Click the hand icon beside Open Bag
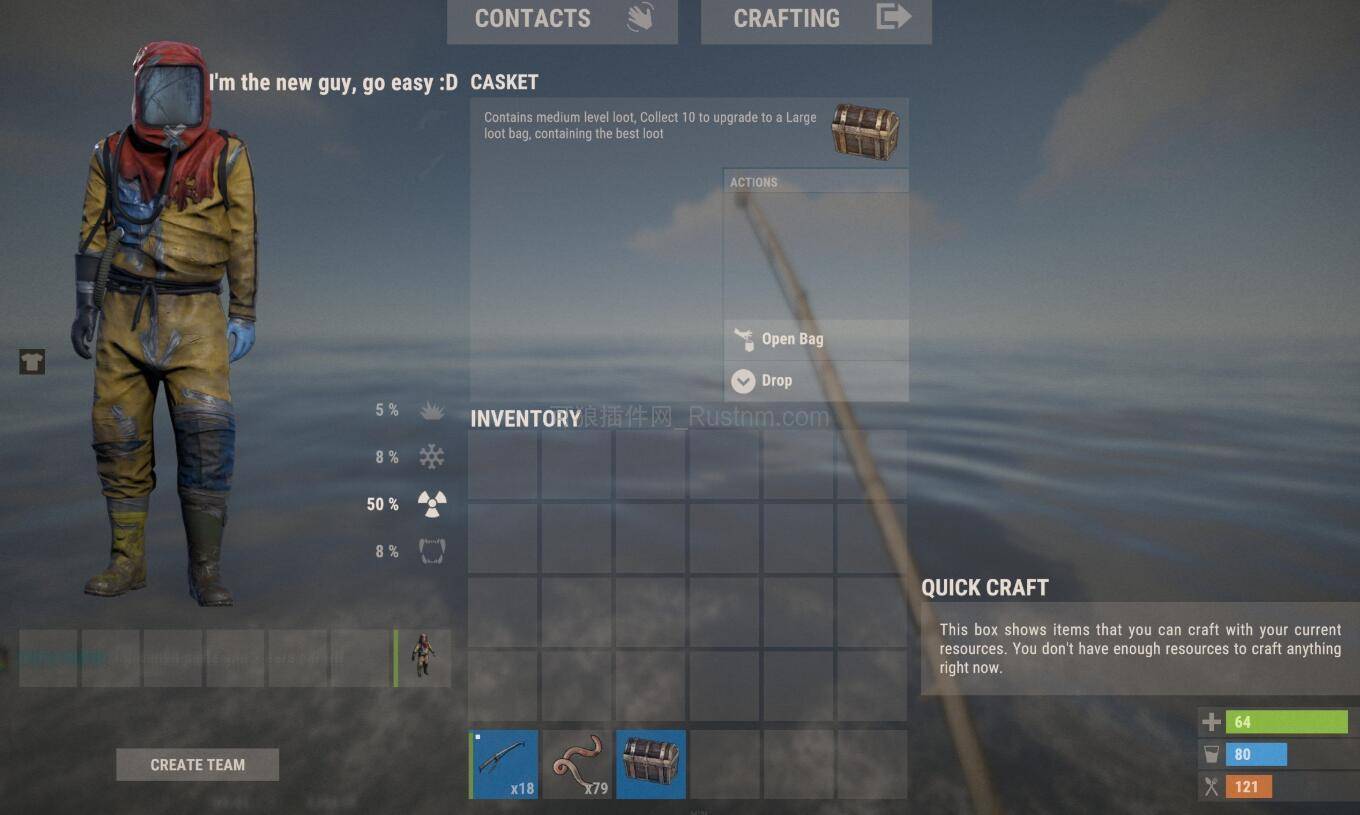Viewport: 1360px width, 815px height. tap(743, 339)
